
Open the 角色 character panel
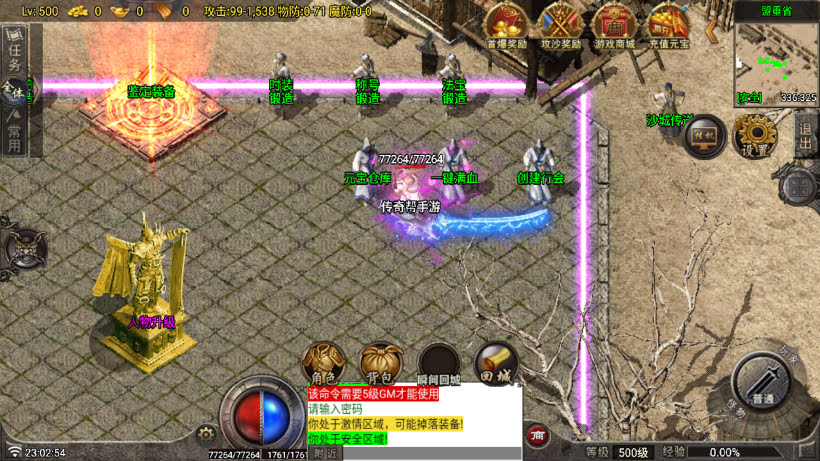[x=322, y=362]
